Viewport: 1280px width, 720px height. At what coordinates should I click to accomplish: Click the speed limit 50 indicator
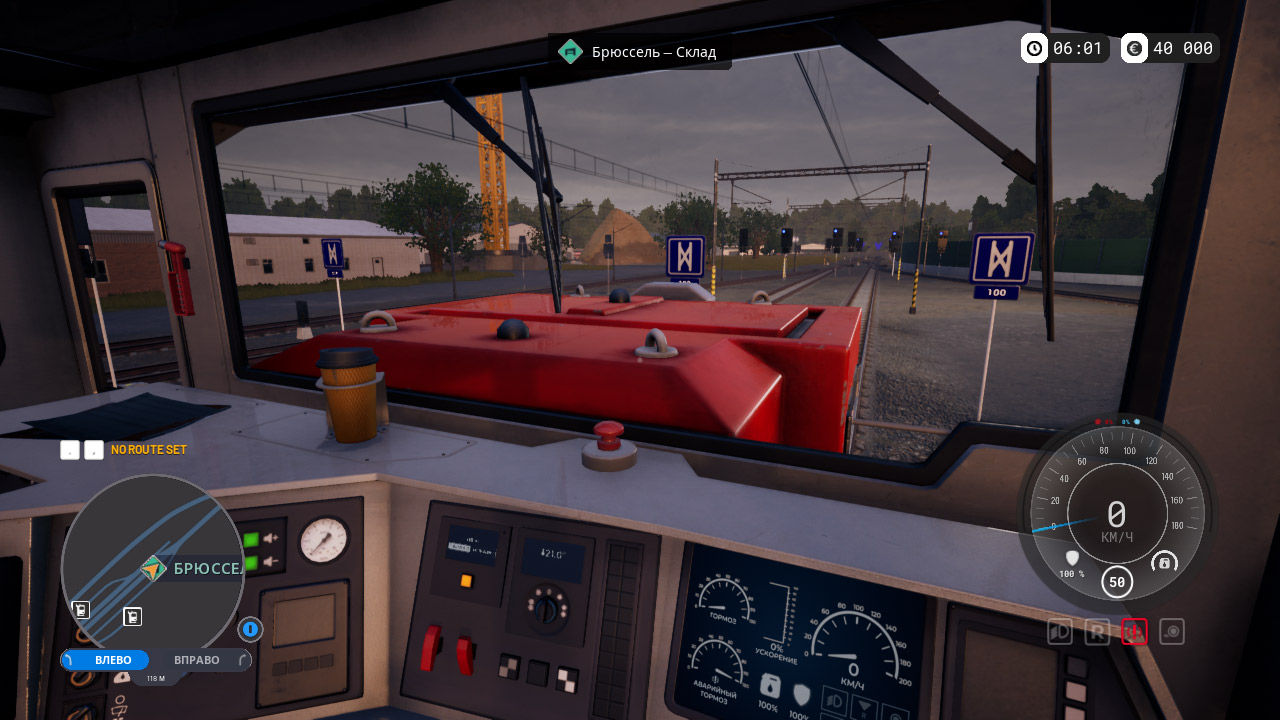point(1117,581)
